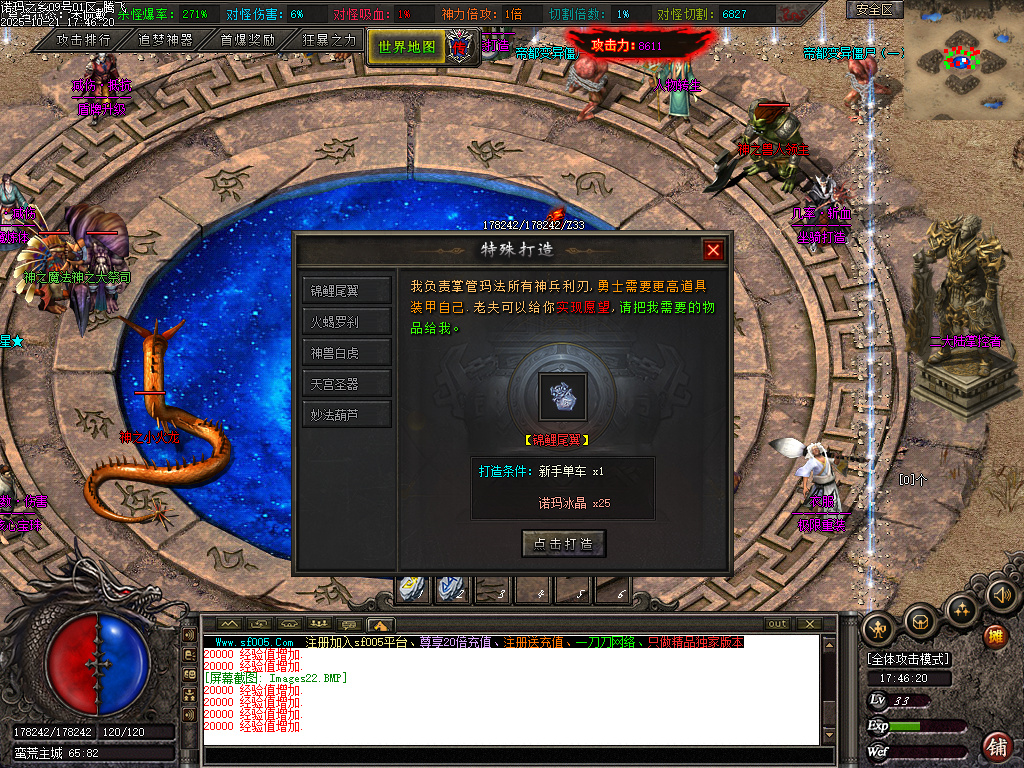Open the 天宫圣器 crafting entry

pyautogui.click(x=346, y=384)
